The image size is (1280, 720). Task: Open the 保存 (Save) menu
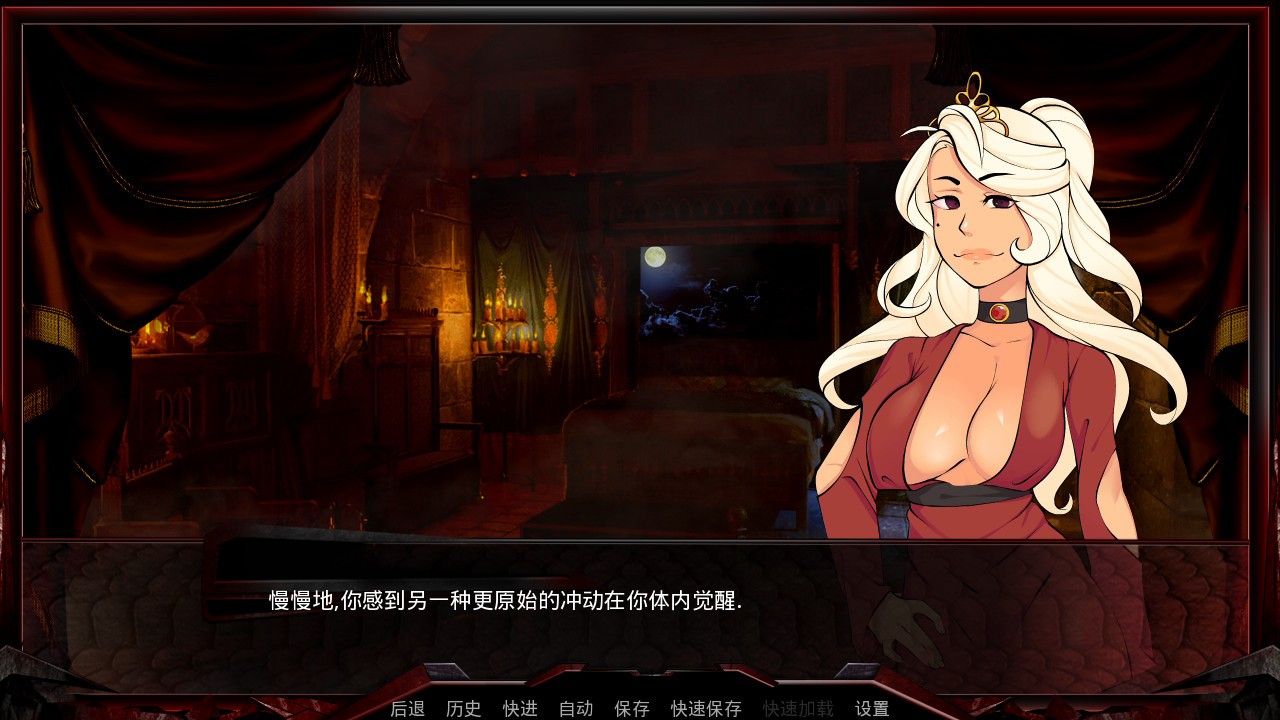pos(632,708)
